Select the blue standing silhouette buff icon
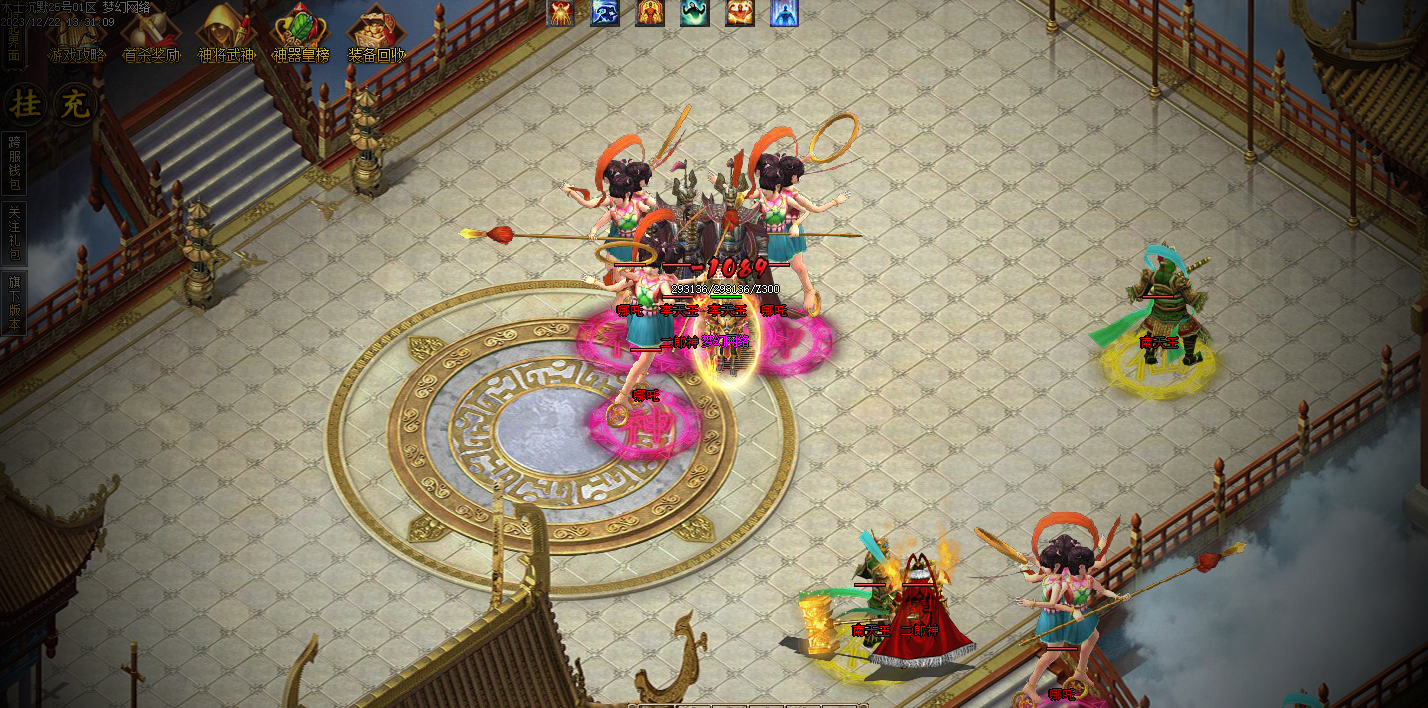 785,12
